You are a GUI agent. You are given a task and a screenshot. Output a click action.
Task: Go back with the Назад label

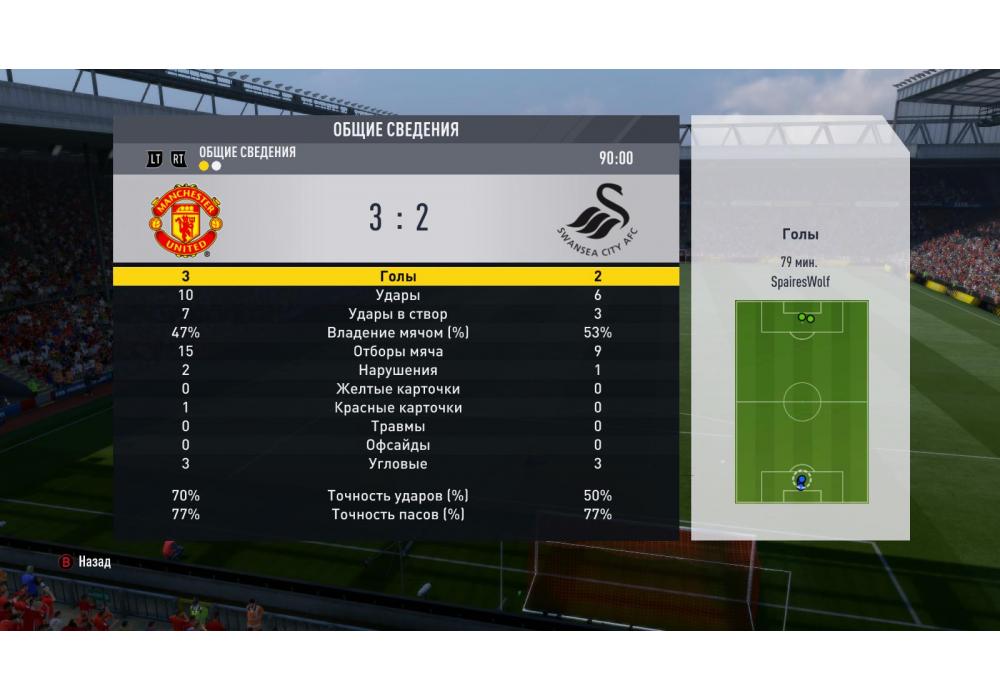(x=94, y=562)
